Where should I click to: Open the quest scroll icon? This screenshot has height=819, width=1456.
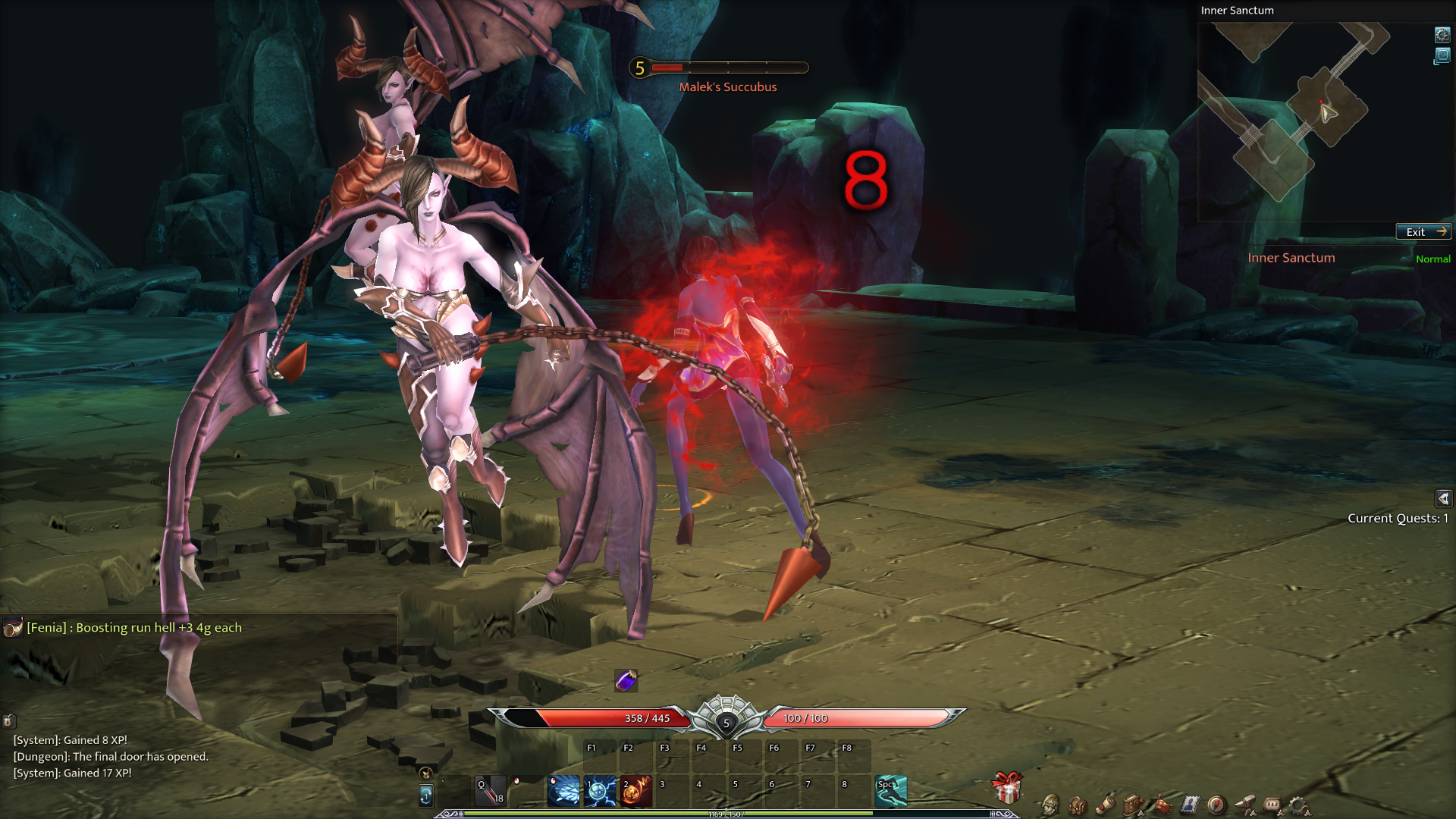1106,805
